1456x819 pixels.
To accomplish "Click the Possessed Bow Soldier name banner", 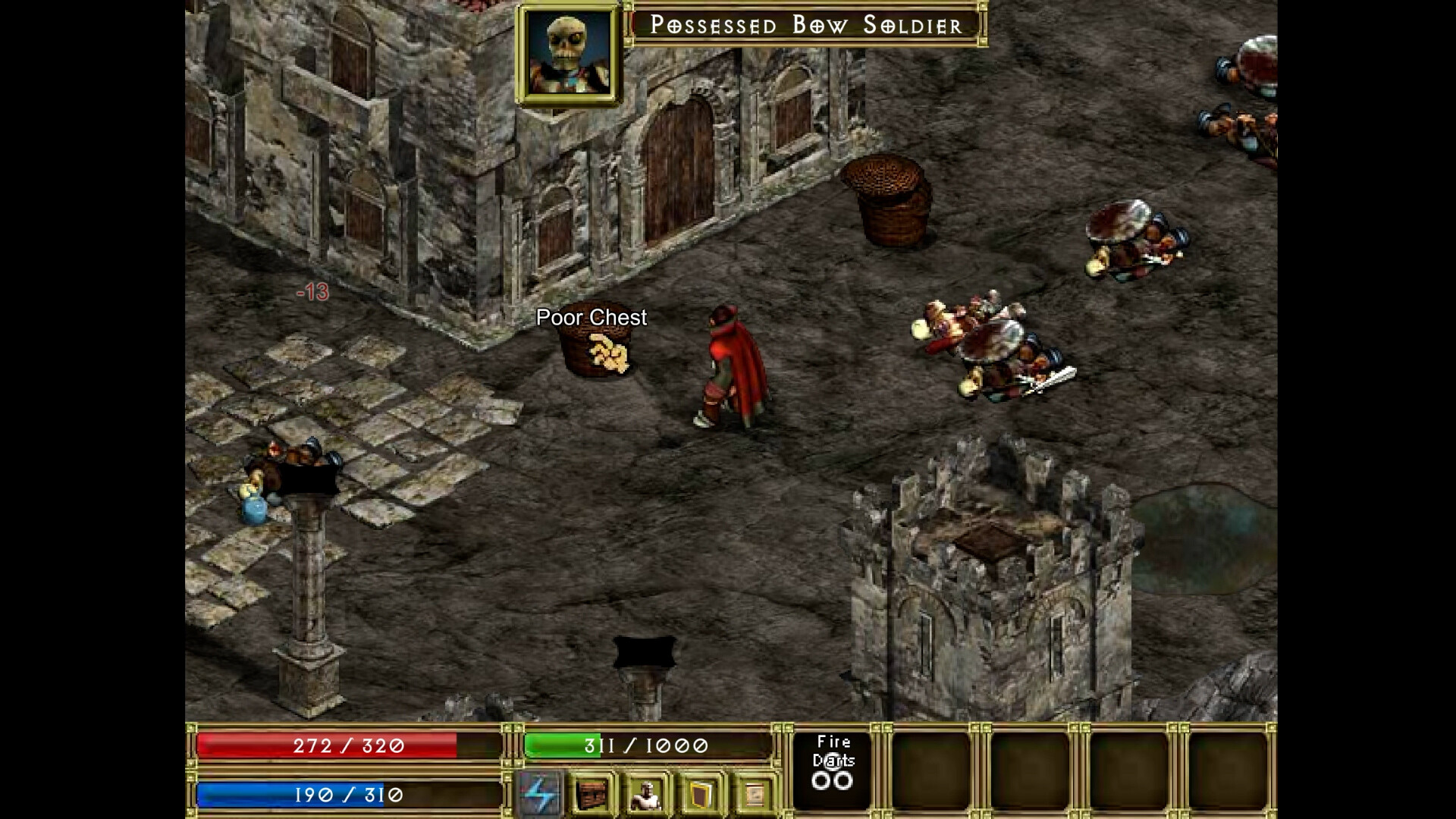I will (x=806, y=25).
